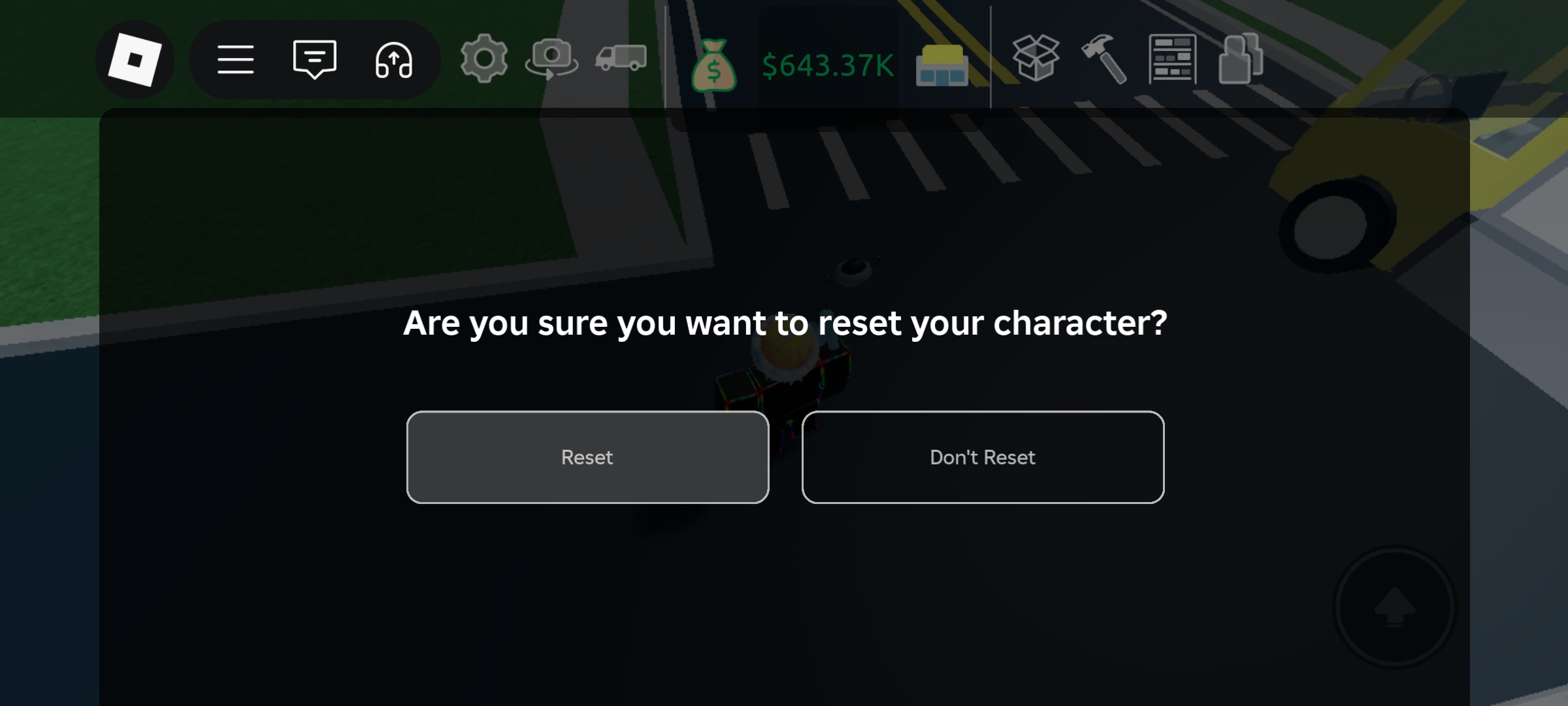Open the in-game chat
1568x706 pixels.
(315, 59)
